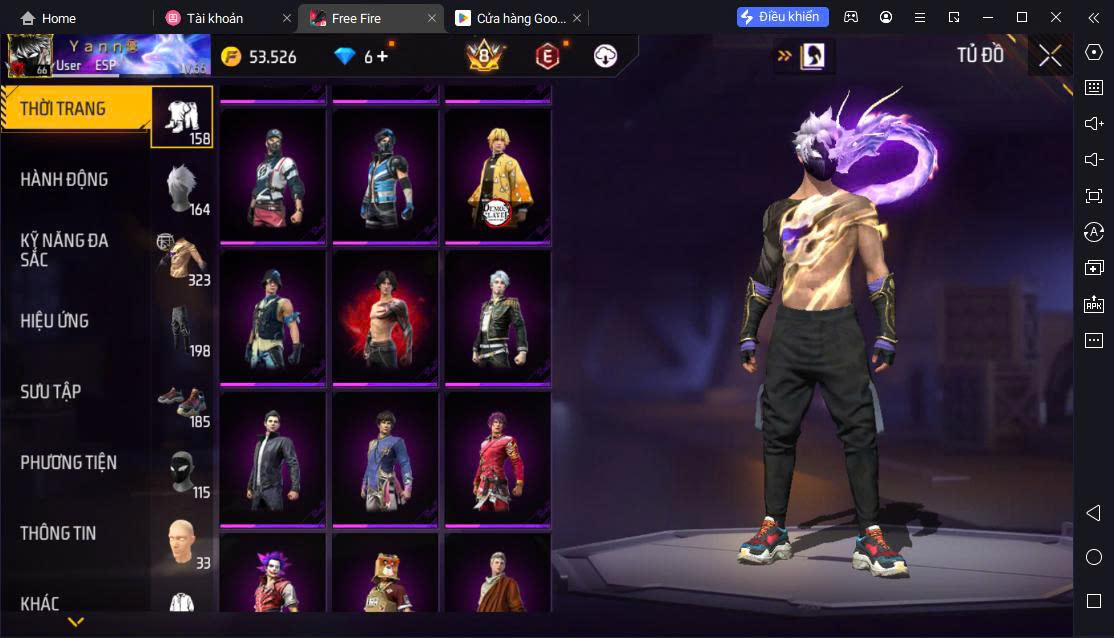This screenshot has width=1114, height=638.
Task: Pick the shirtless red aura outfit
Action: pos(385,317)
